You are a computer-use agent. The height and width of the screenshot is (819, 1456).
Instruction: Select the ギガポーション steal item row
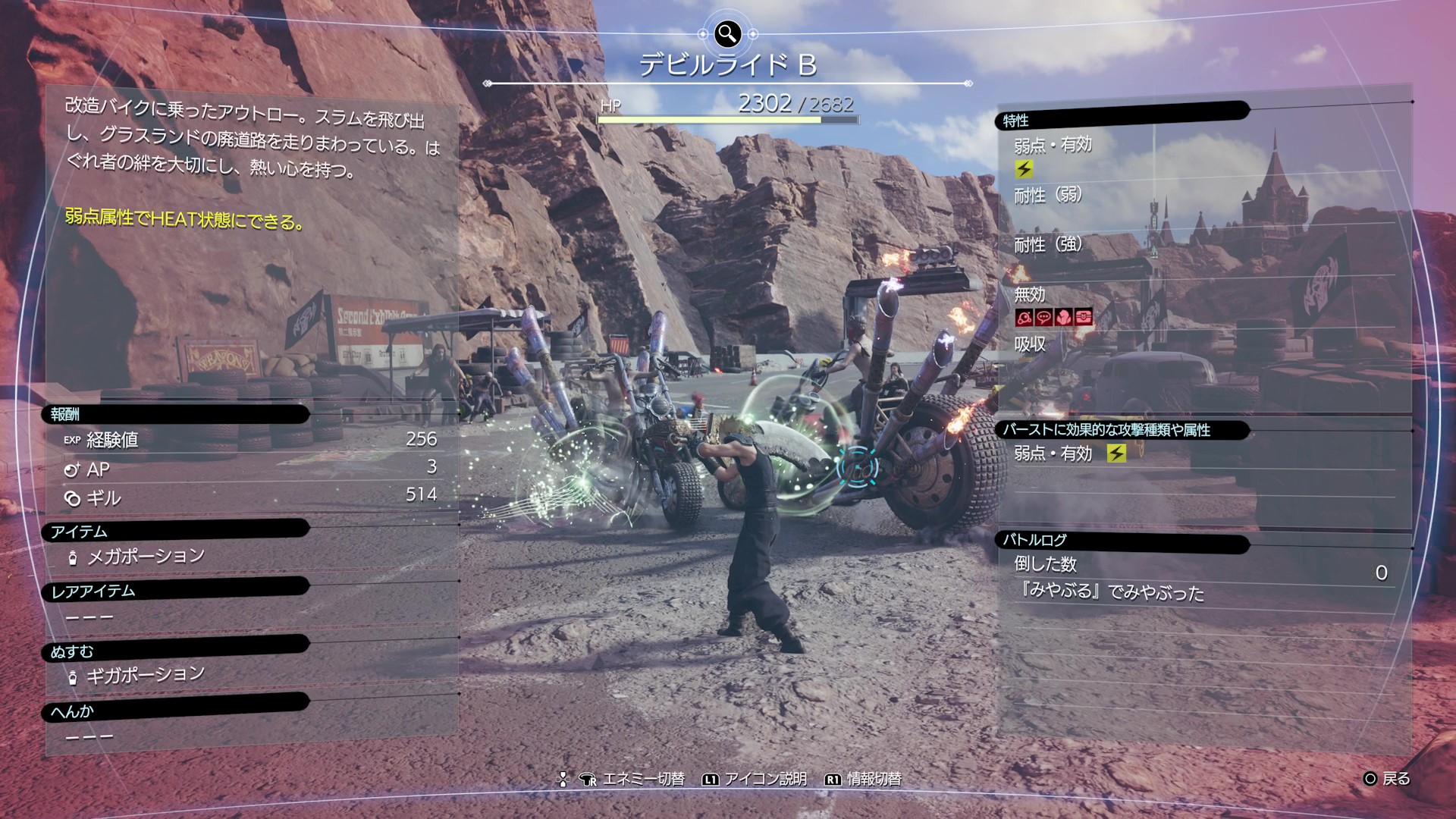click(146, 674)
